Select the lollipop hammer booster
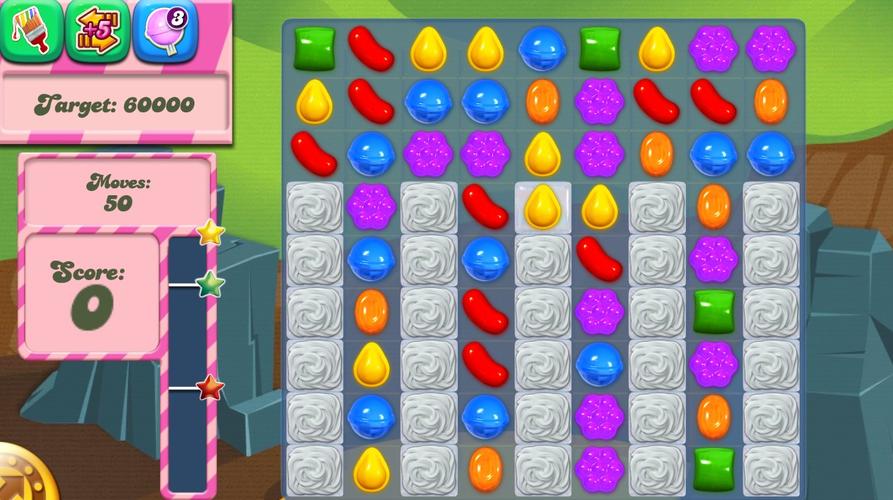This screenshot has width=893, height=500. tap(164, 30)
